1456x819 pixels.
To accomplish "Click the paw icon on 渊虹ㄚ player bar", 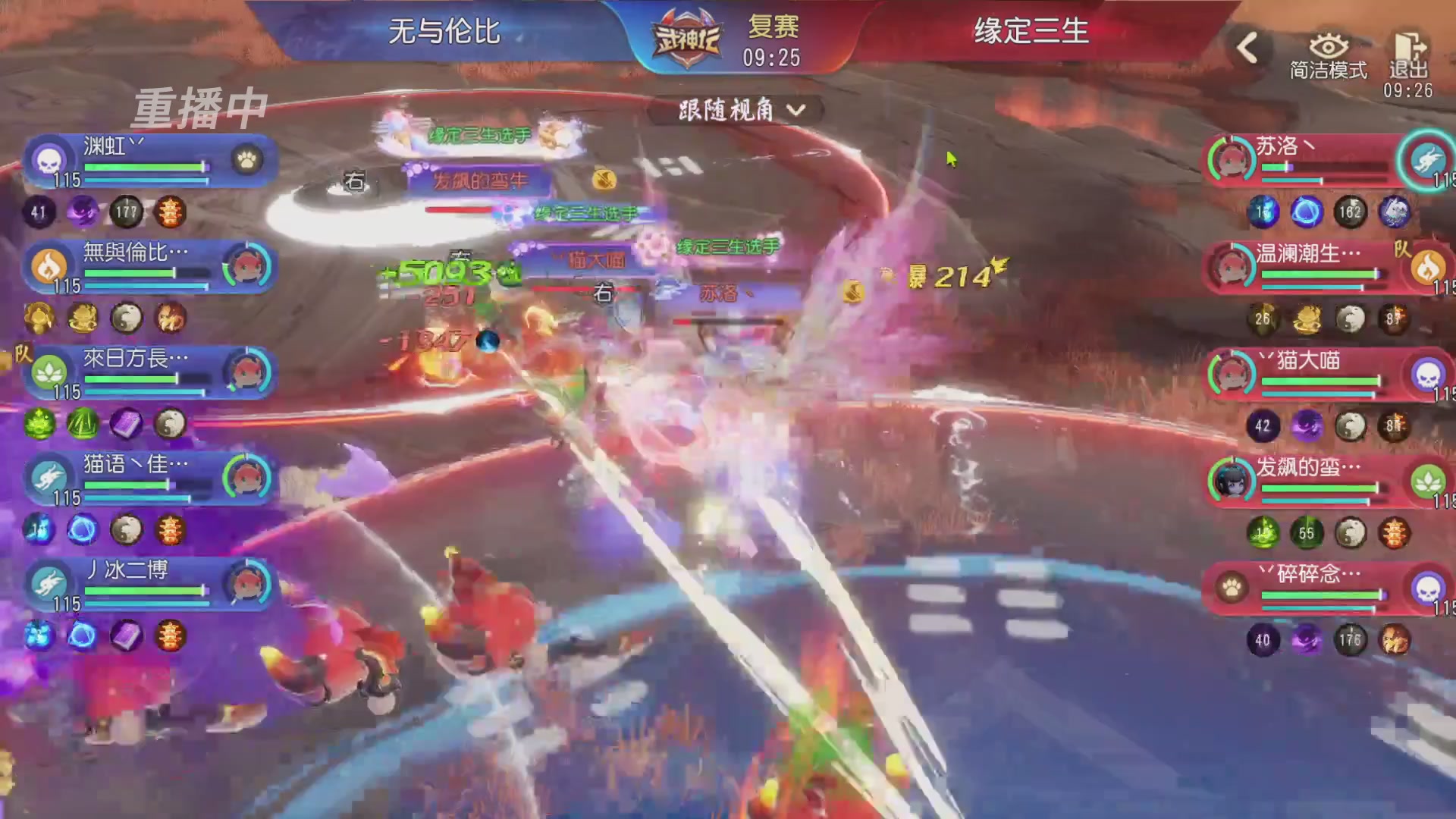I will (247, 158).
